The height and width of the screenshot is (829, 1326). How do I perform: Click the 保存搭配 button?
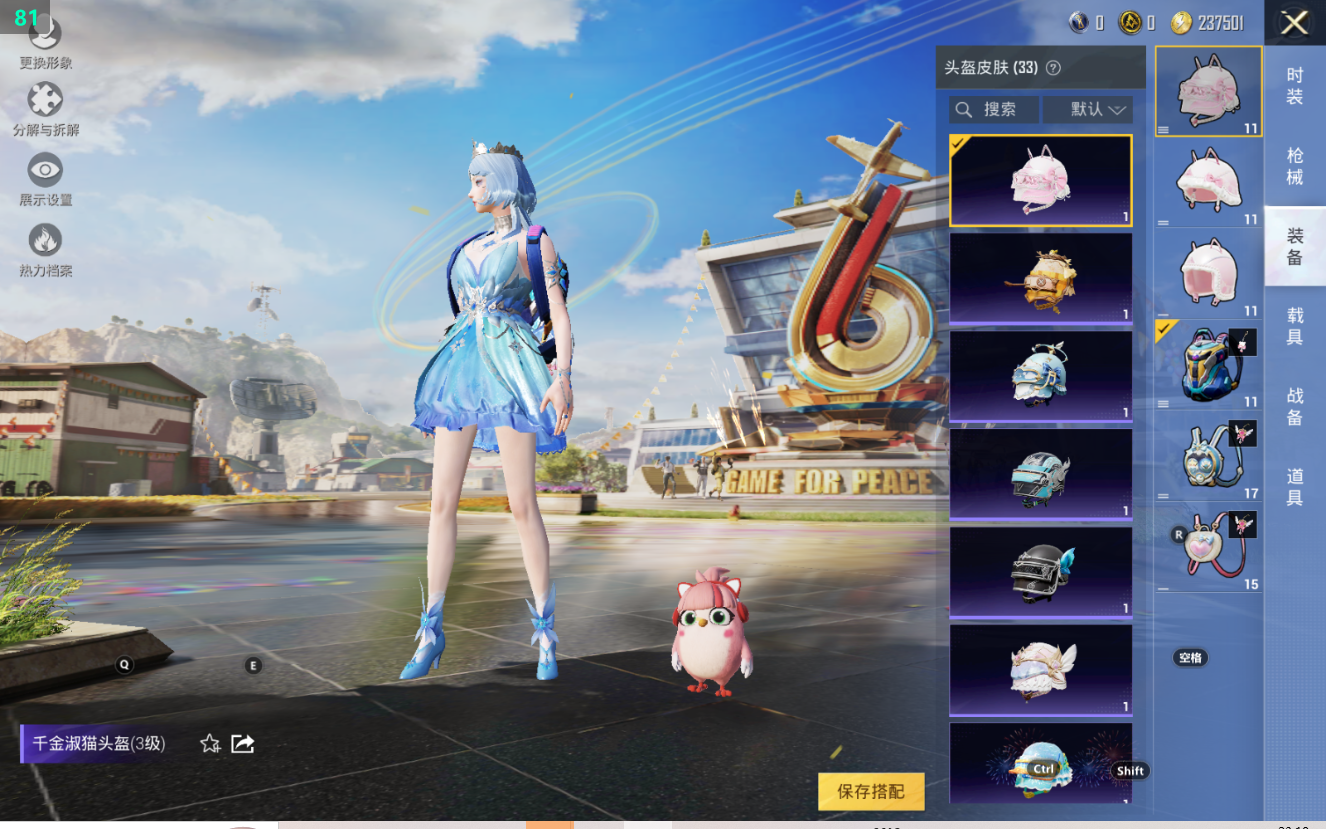(x=871, y=791)
